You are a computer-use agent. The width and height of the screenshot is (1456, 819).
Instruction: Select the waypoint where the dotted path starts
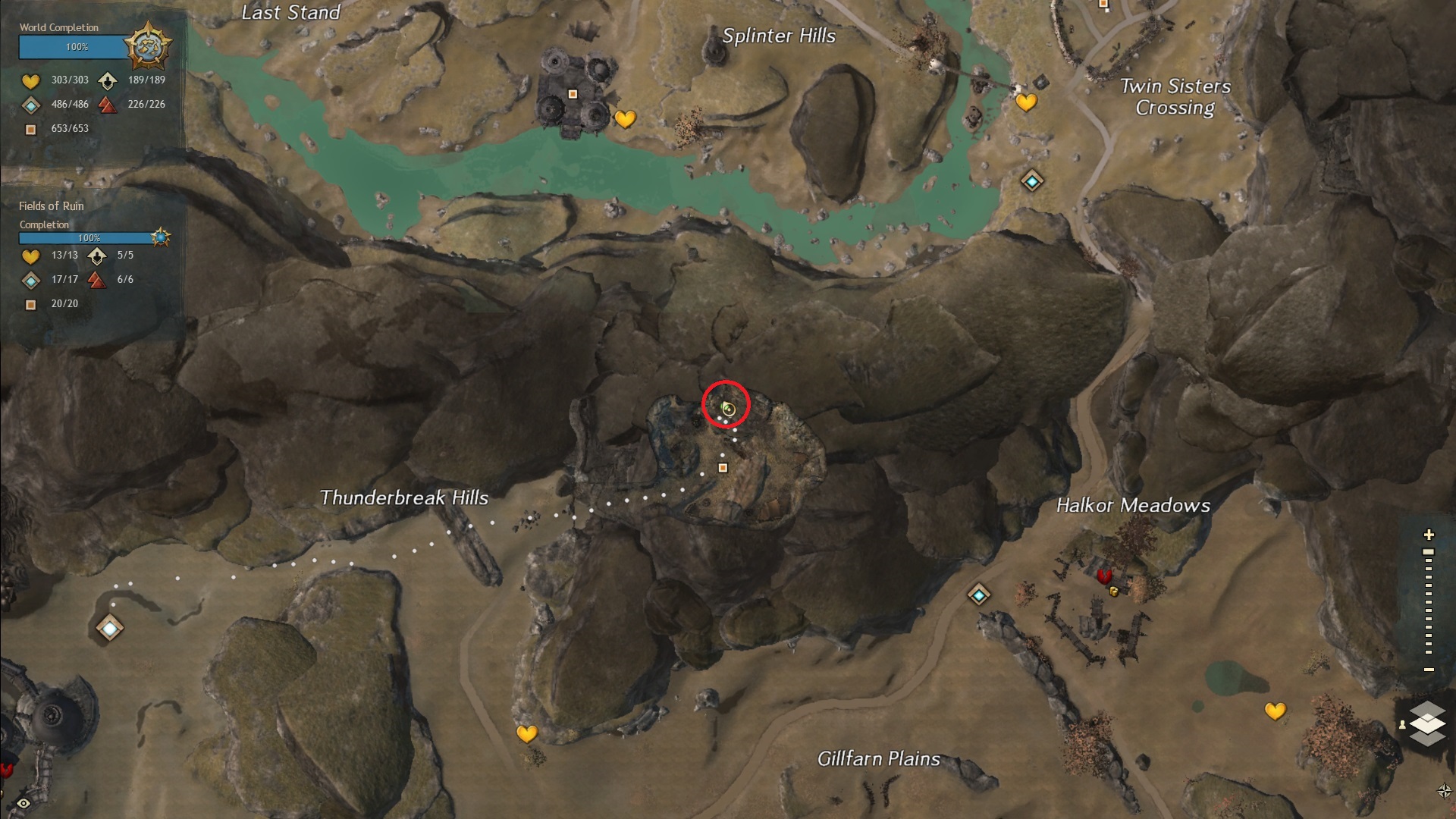(110, 628)
